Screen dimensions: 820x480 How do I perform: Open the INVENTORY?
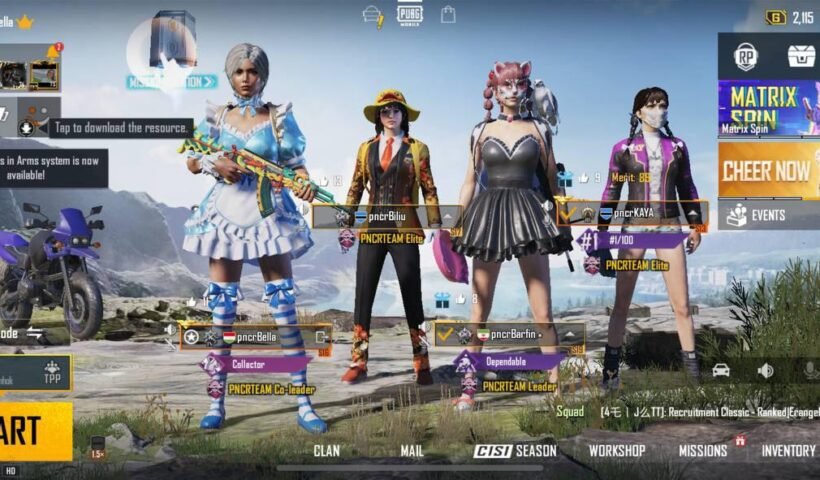click(x=788, y=451)
